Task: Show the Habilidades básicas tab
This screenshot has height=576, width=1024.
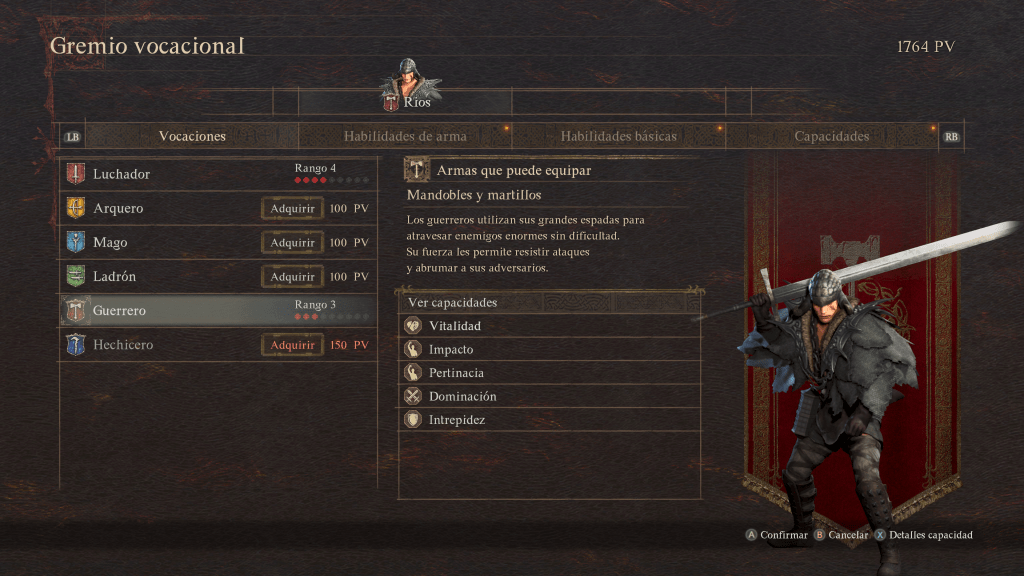Action: 618,136
